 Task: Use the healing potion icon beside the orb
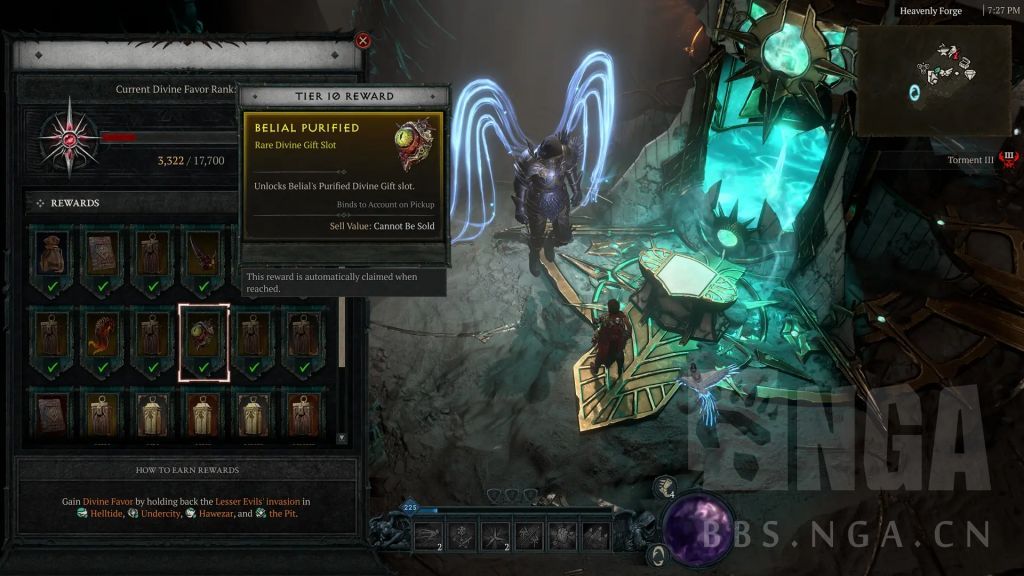(x=664, y=488)
